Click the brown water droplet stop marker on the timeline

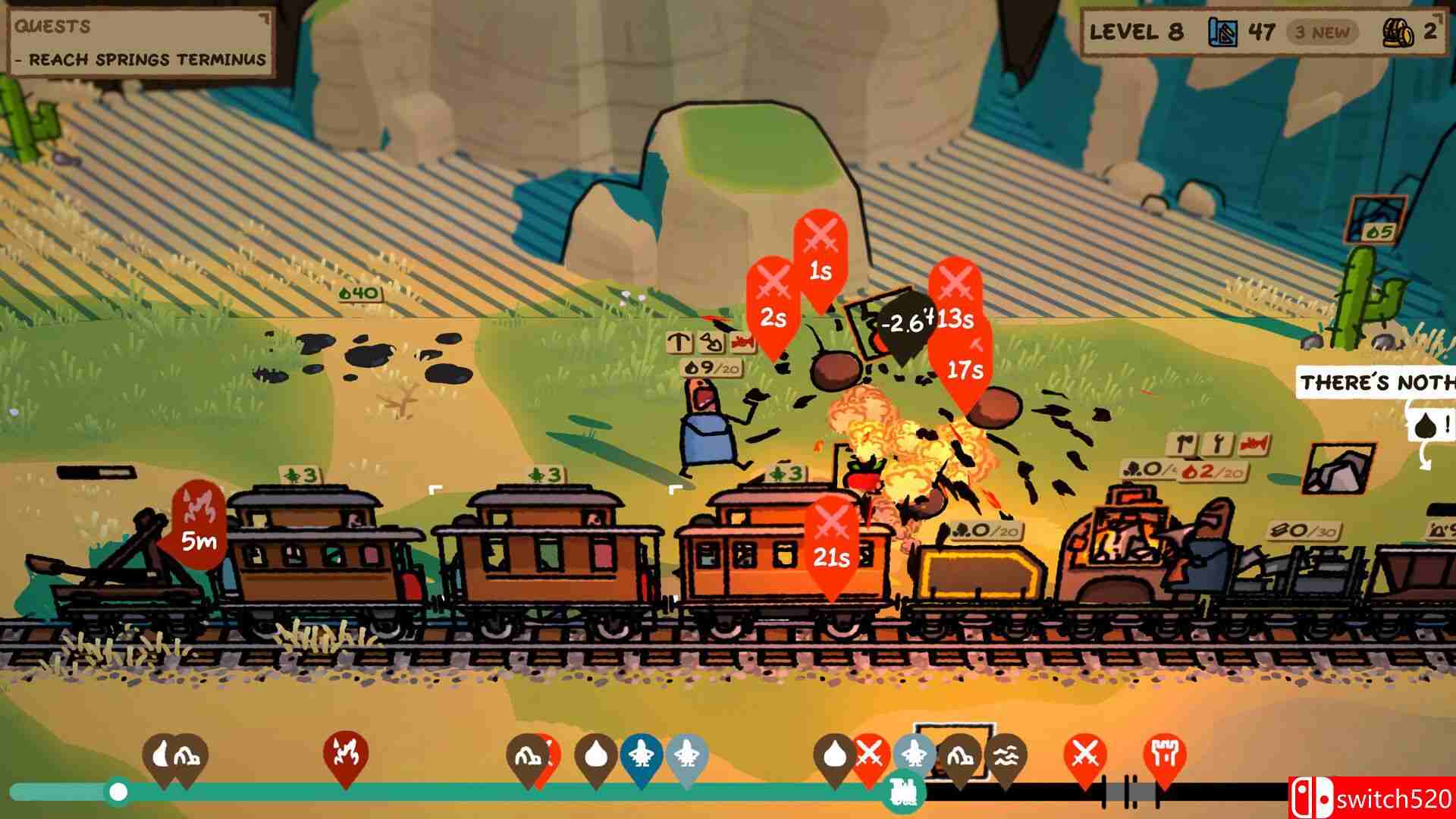coord(597,753)
